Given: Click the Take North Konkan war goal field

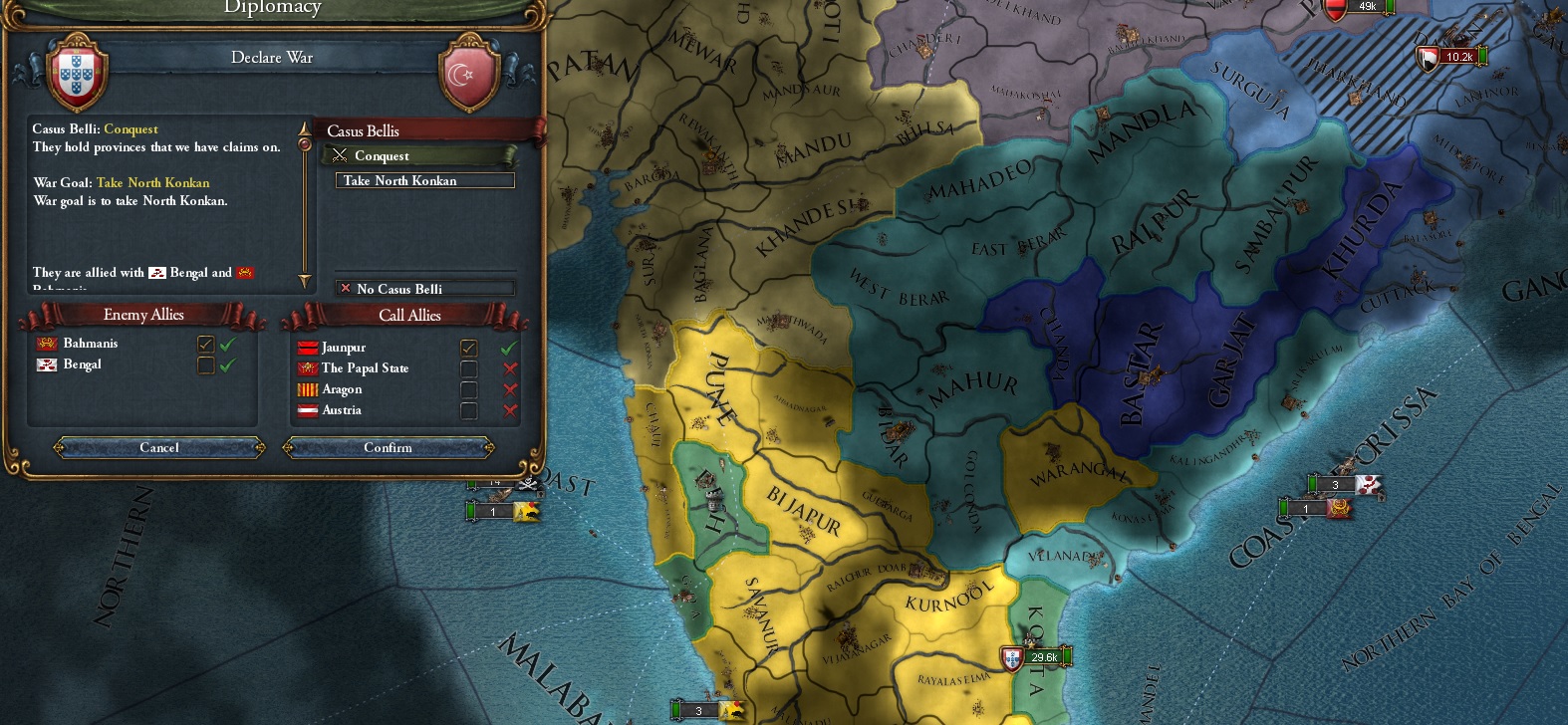Looking at the screenshot, I should pos(423,180).
